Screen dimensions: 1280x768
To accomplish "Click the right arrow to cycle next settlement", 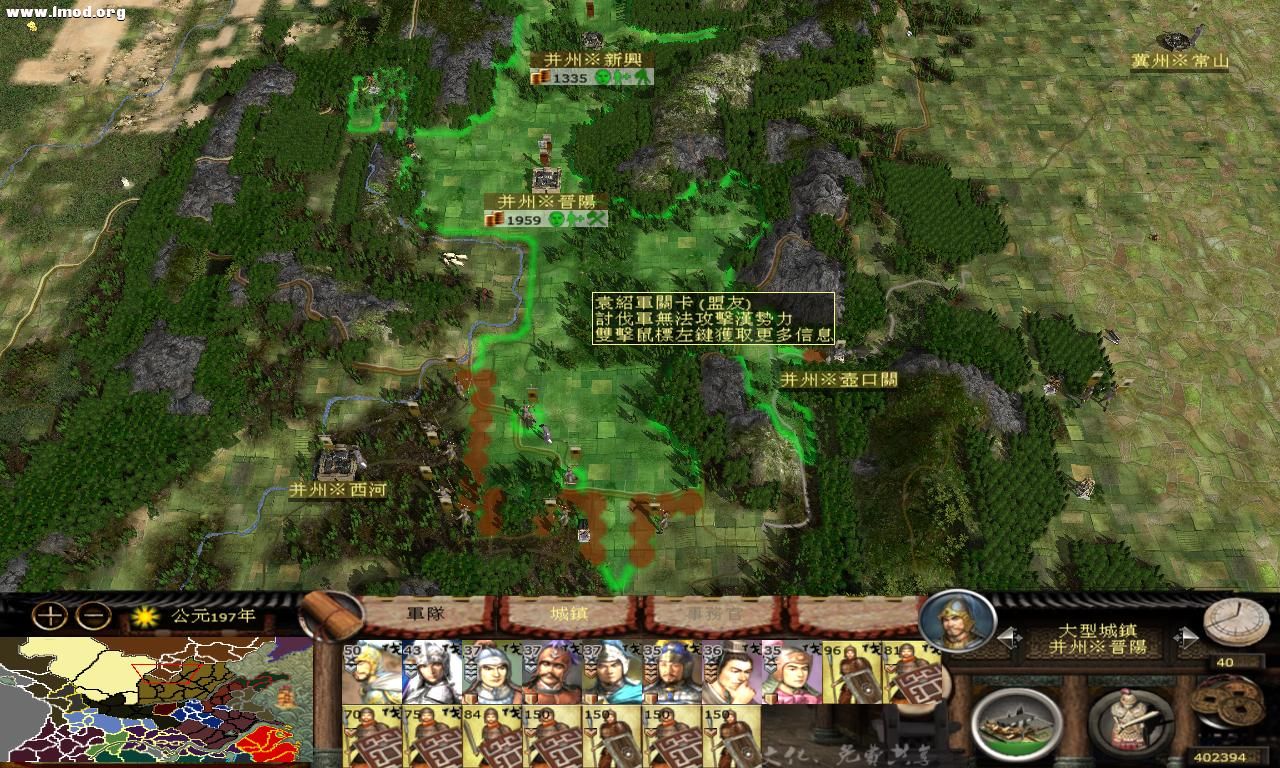I will pyautogui.click(x=1188, y=638).
